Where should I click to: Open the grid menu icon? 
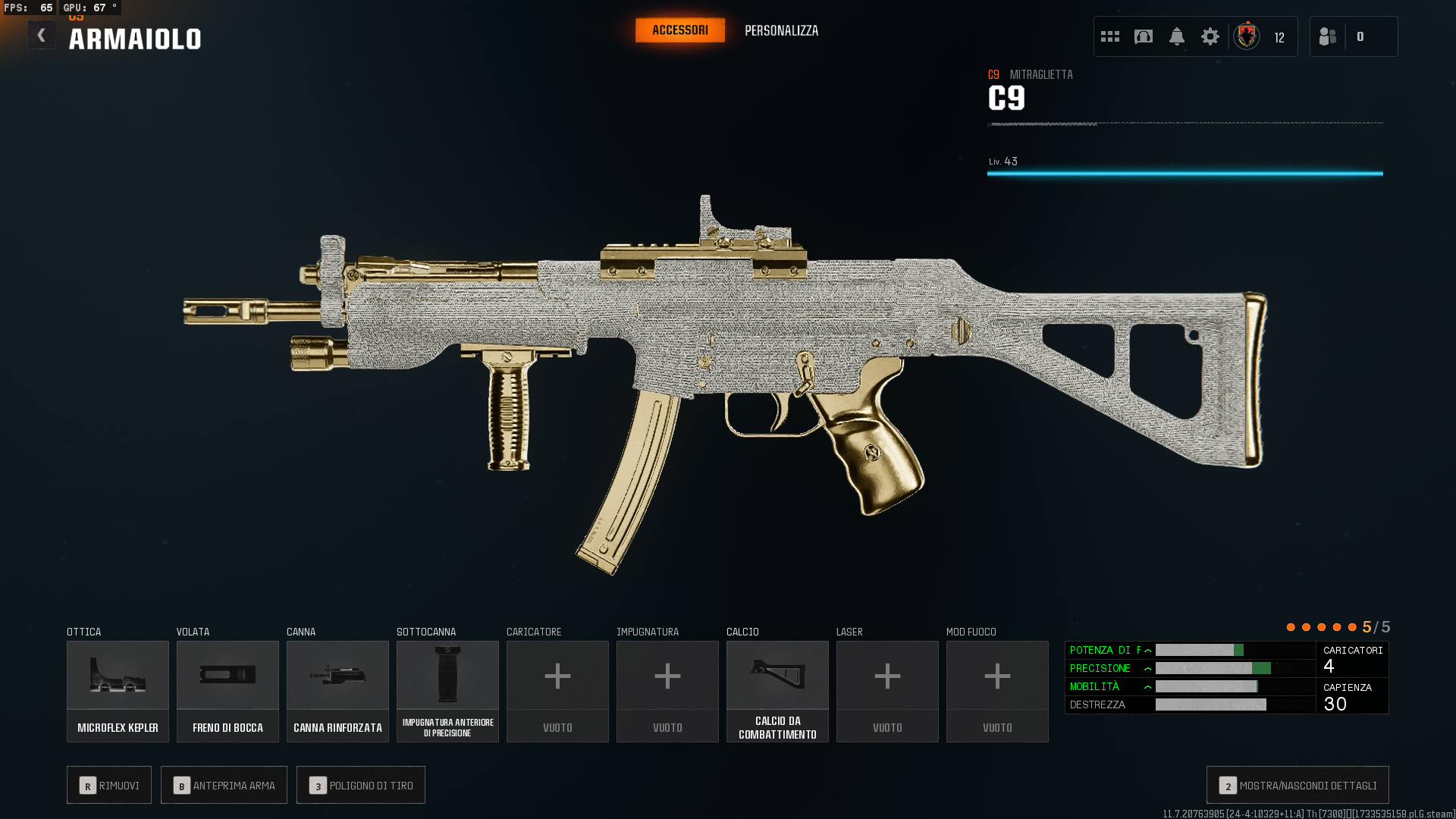[x=1110, y=36]
